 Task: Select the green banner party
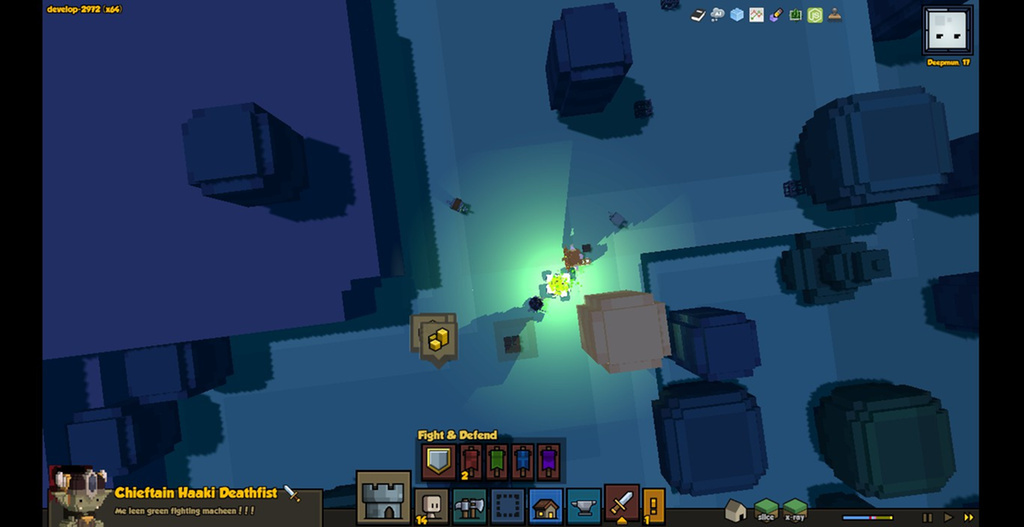coord(497,462)
